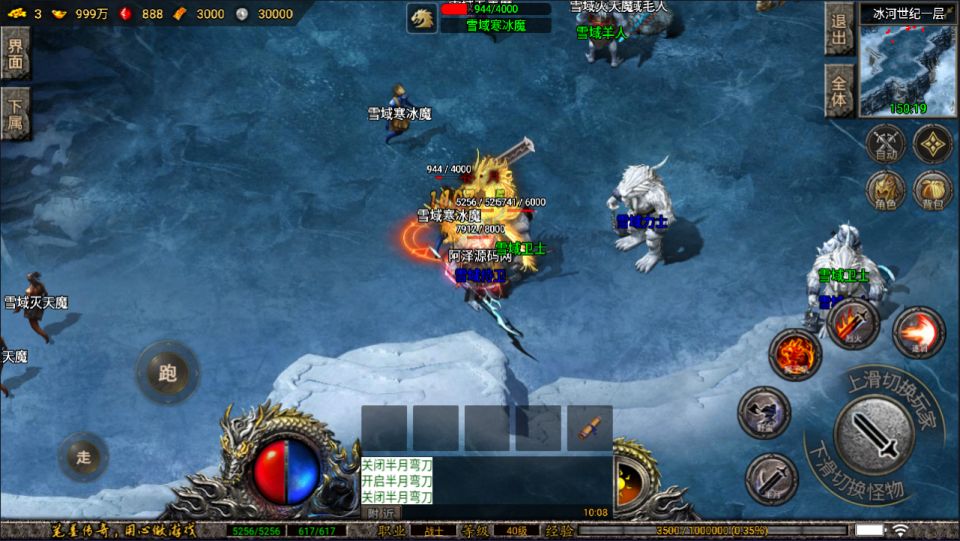Open the 界面 interface tab
The height and width of the screenshot is (541, 960).
(x=16, y=53)
